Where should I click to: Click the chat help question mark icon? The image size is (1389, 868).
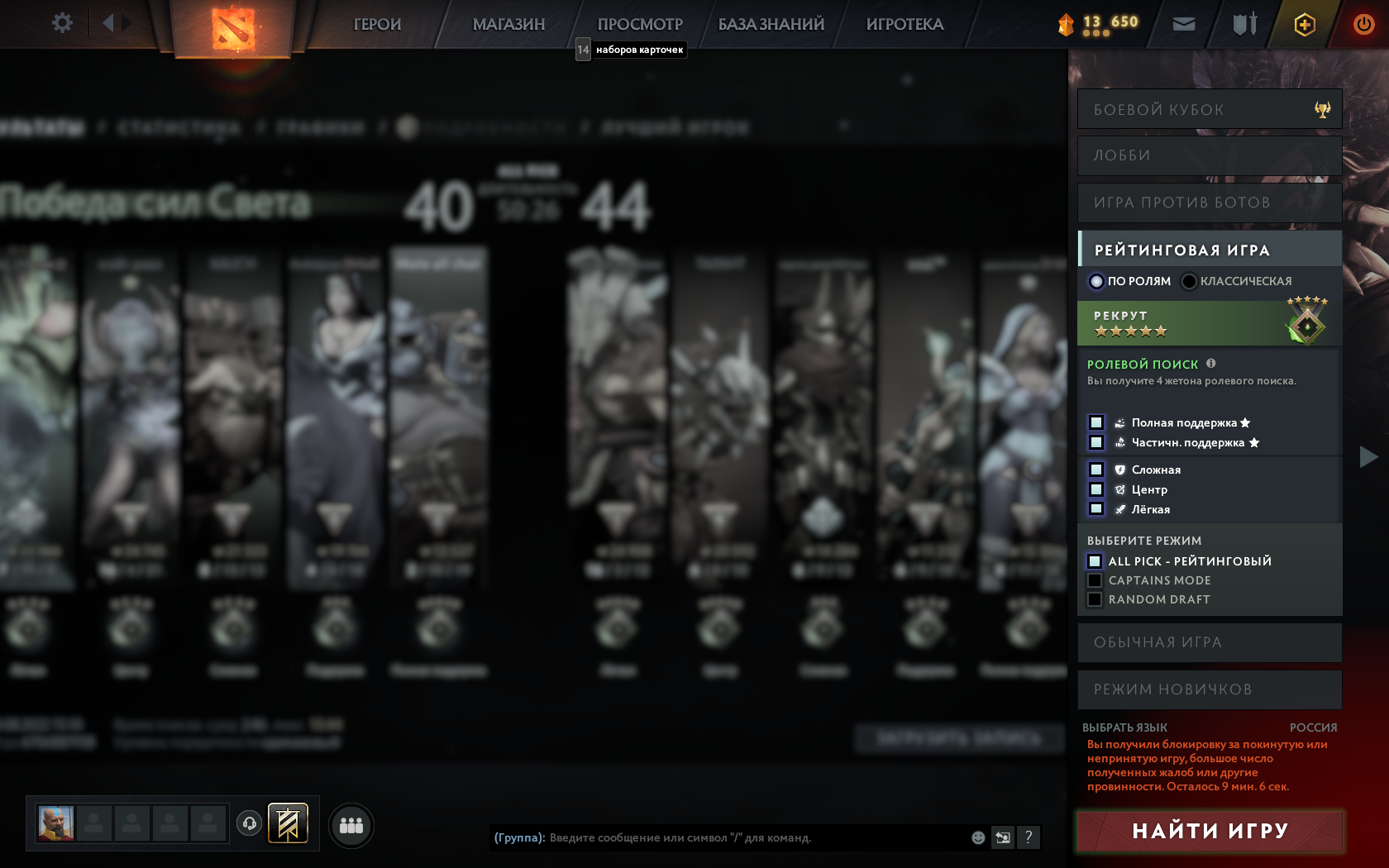[1028, 837]
